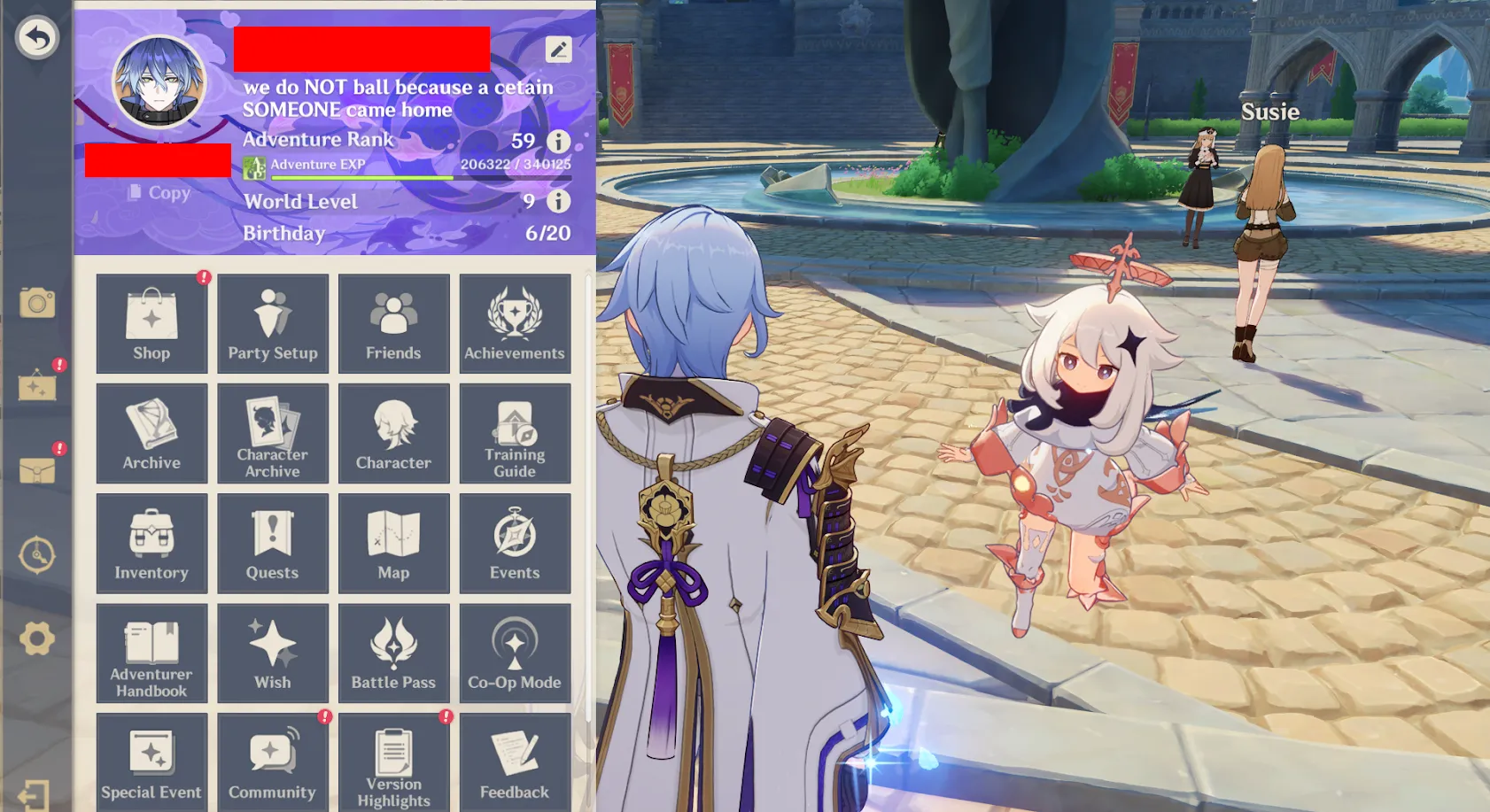Open the Training Guide

(x=515, y=433)
